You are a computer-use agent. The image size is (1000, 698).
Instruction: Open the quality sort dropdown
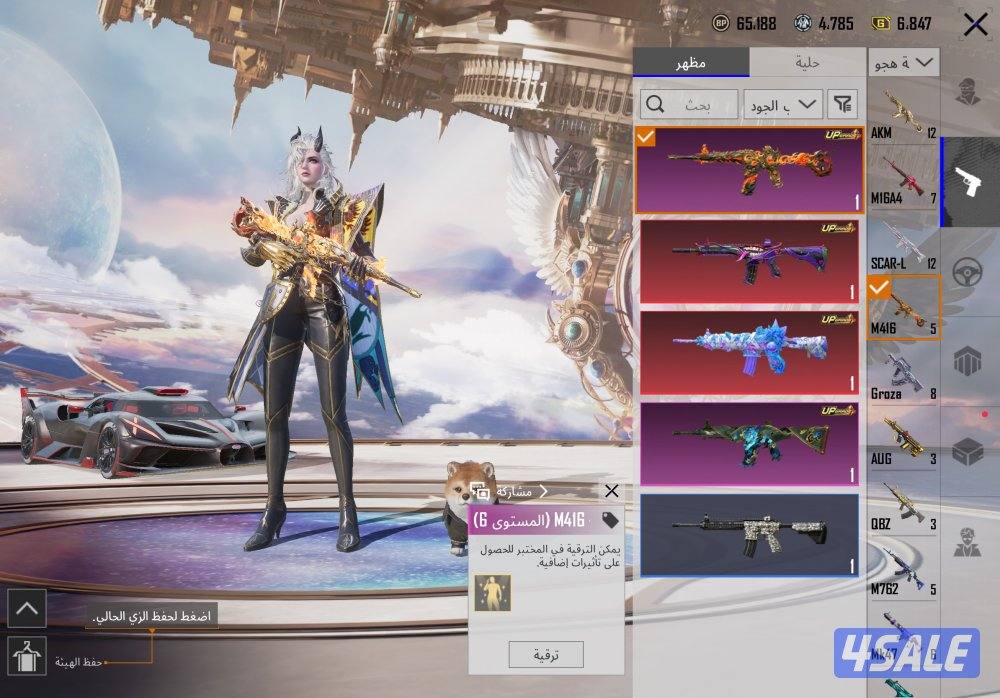tap(783, 103)
